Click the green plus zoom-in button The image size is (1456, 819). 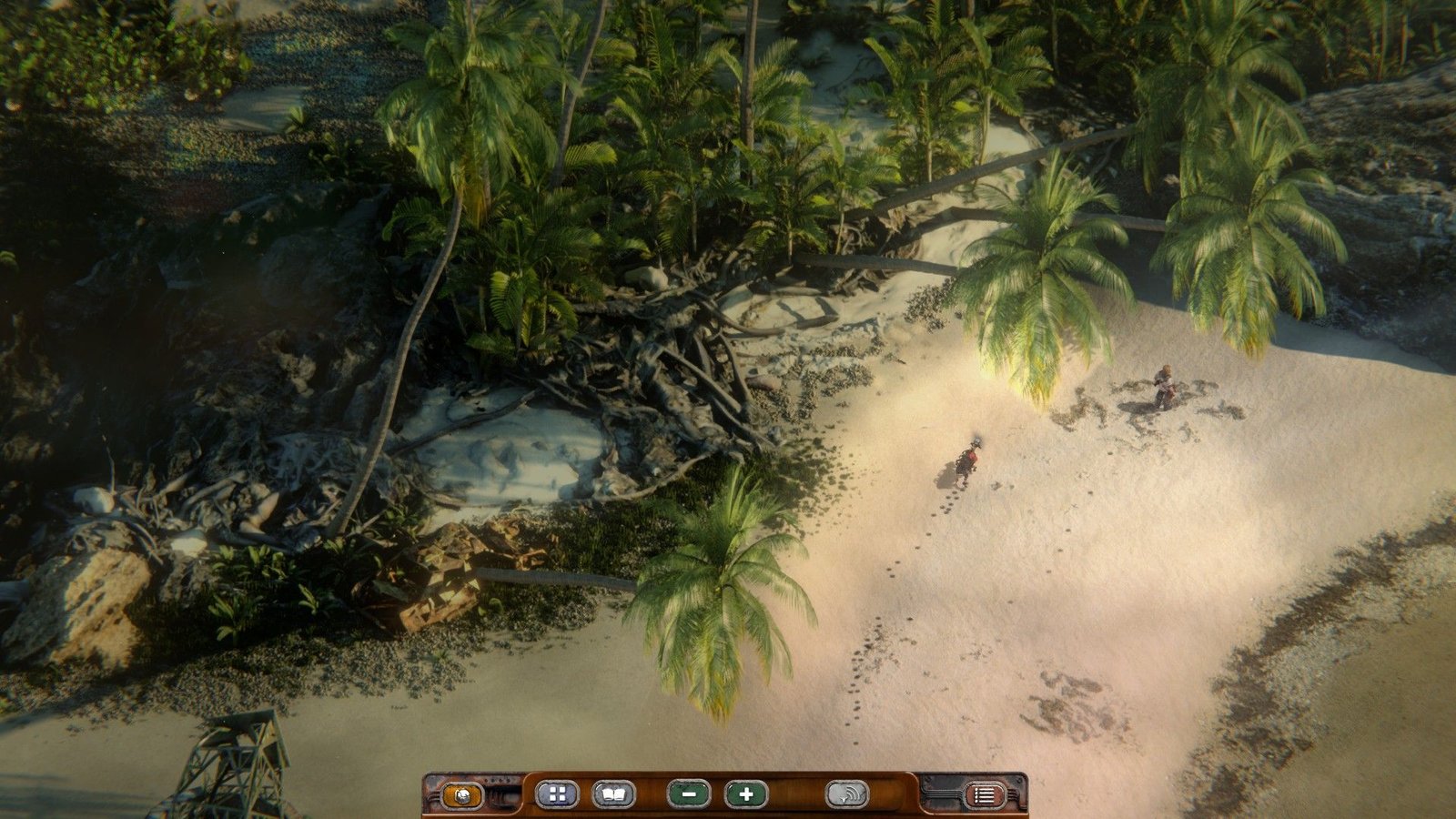pos(746,794)
